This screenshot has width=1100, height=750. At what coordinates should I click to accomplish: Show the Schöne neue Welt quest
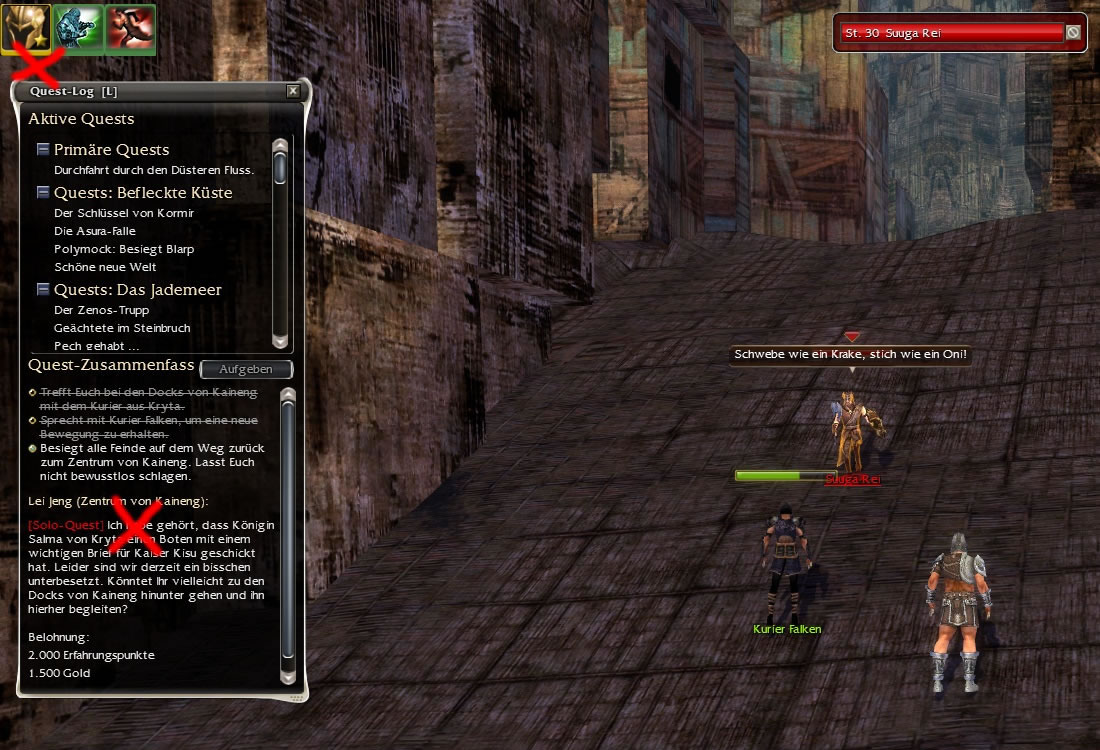(105, 267)
